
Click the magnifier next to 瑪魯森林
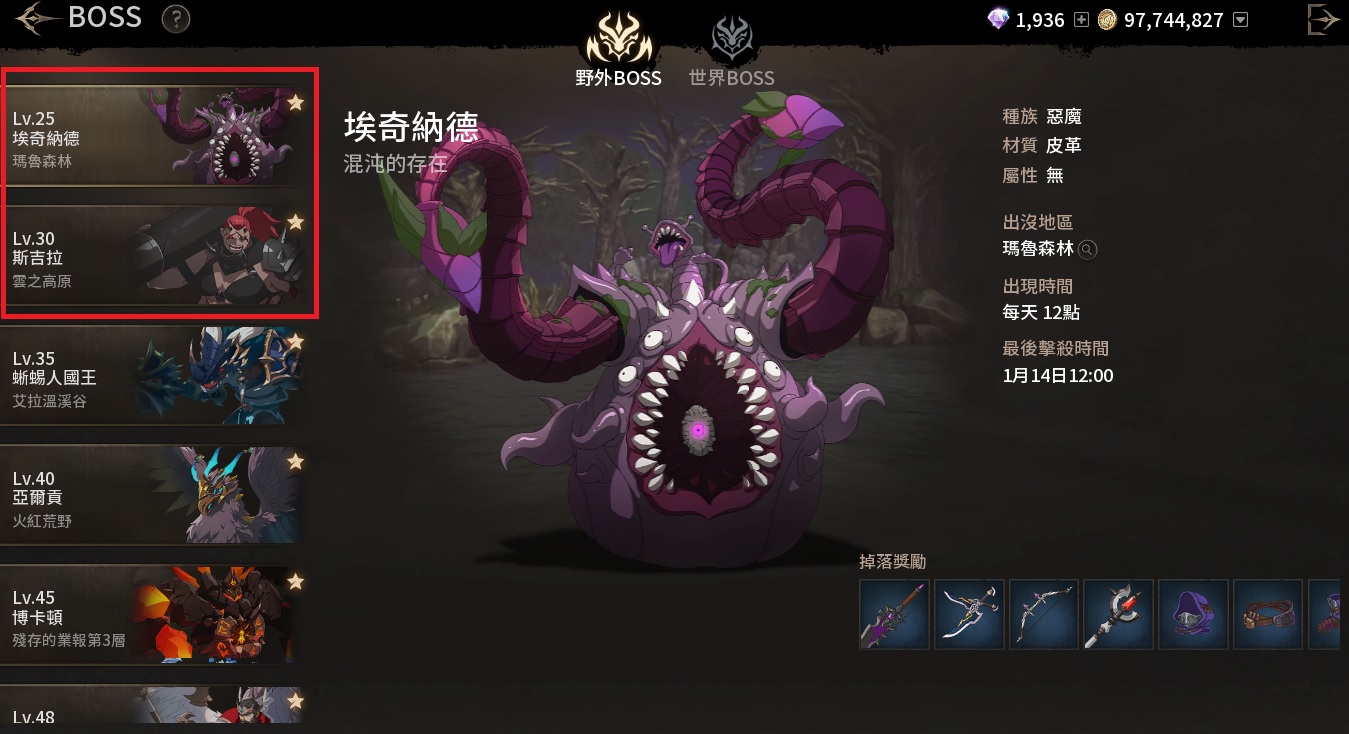1087,250
